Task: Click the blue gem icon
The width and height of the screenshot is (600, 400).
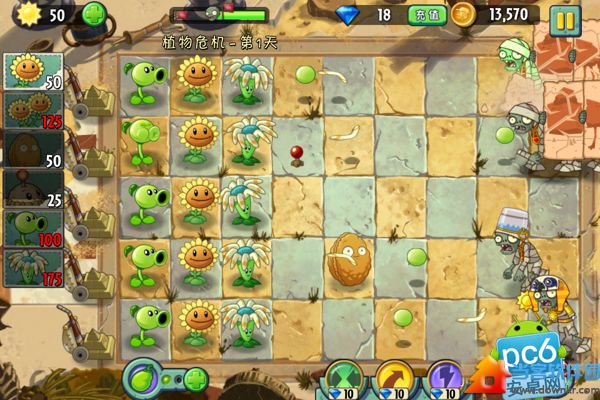Action: click(x=349, y=15)
